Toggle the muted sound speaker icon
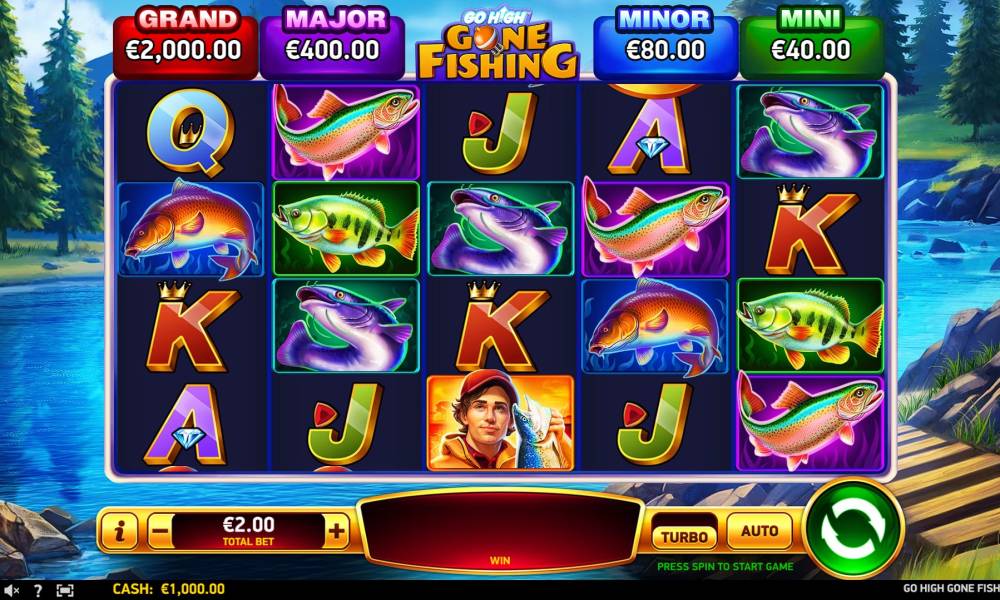 click(x=12, y=590)
